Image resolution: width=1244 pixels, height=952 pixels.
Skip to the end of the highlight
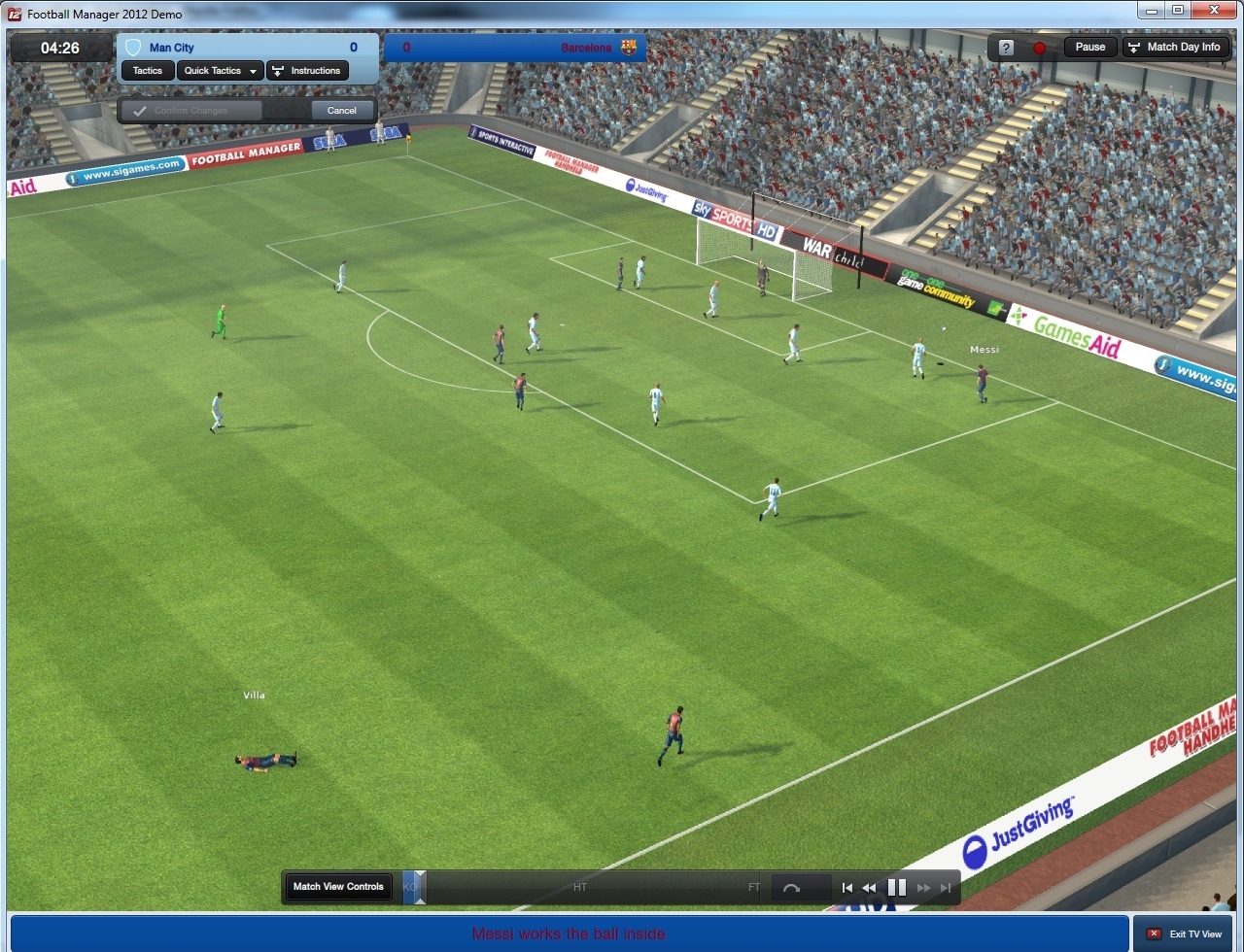click(x=945, y=887)
